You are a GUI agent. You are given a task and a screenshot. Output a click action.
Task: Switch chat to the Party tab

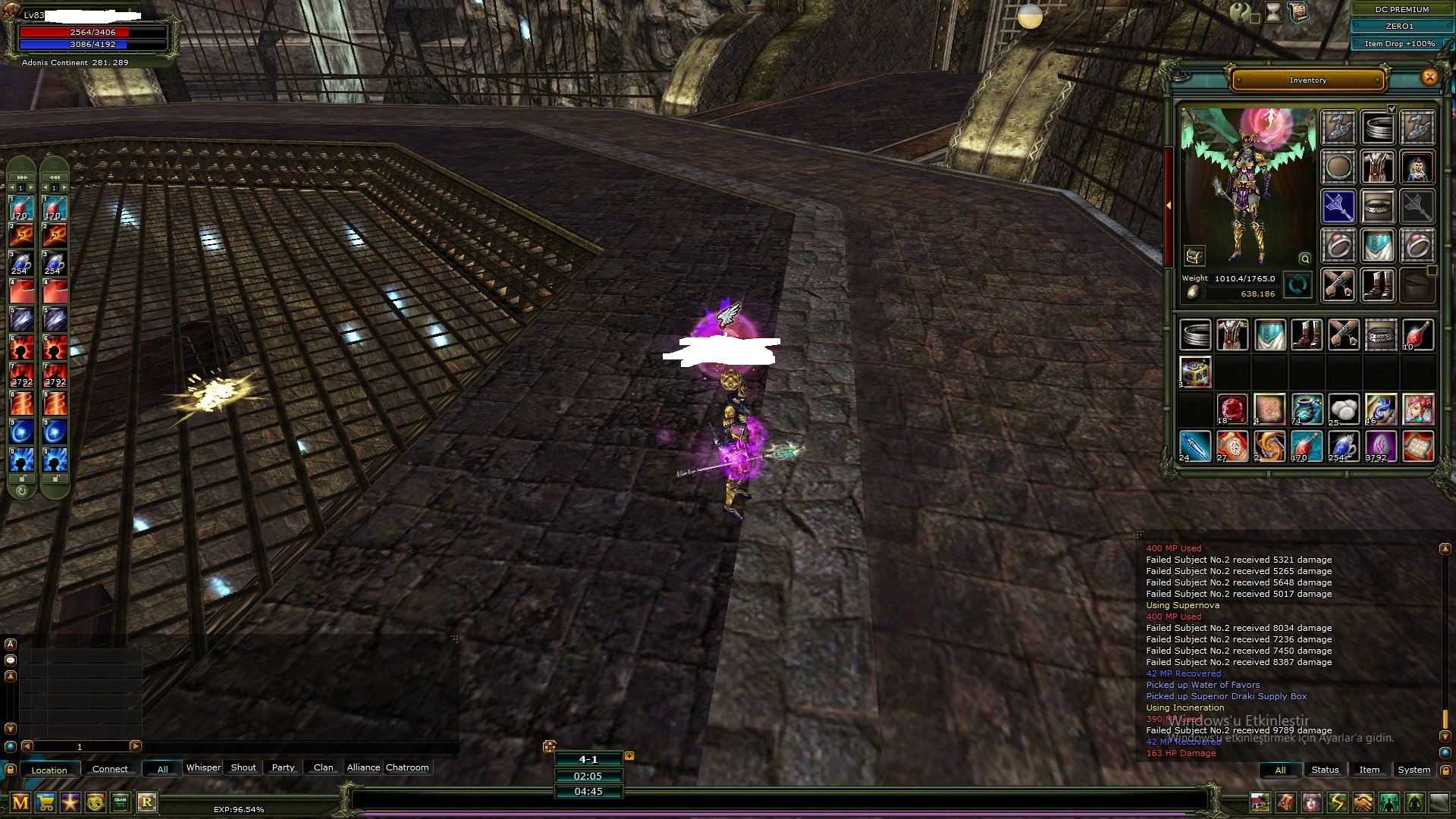pos(283,767)
